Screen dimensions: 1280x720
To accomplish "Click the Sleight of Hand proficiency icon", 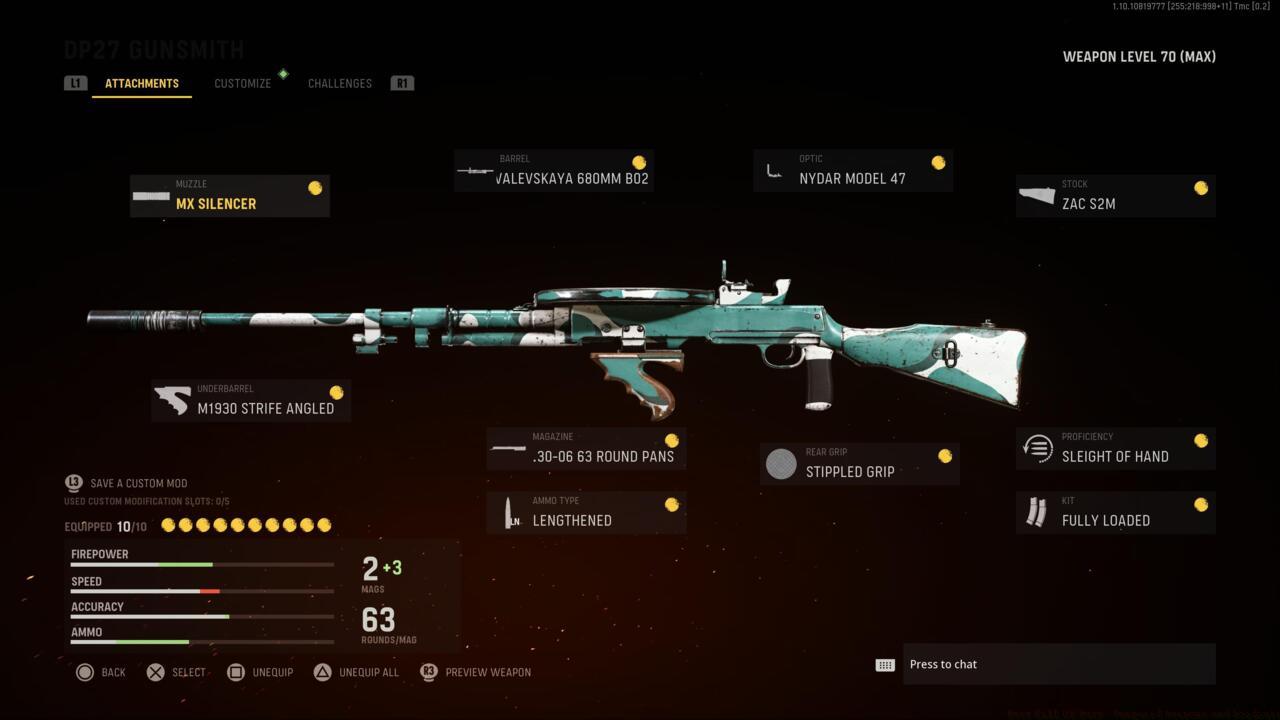I will [x=1037, y=448].
